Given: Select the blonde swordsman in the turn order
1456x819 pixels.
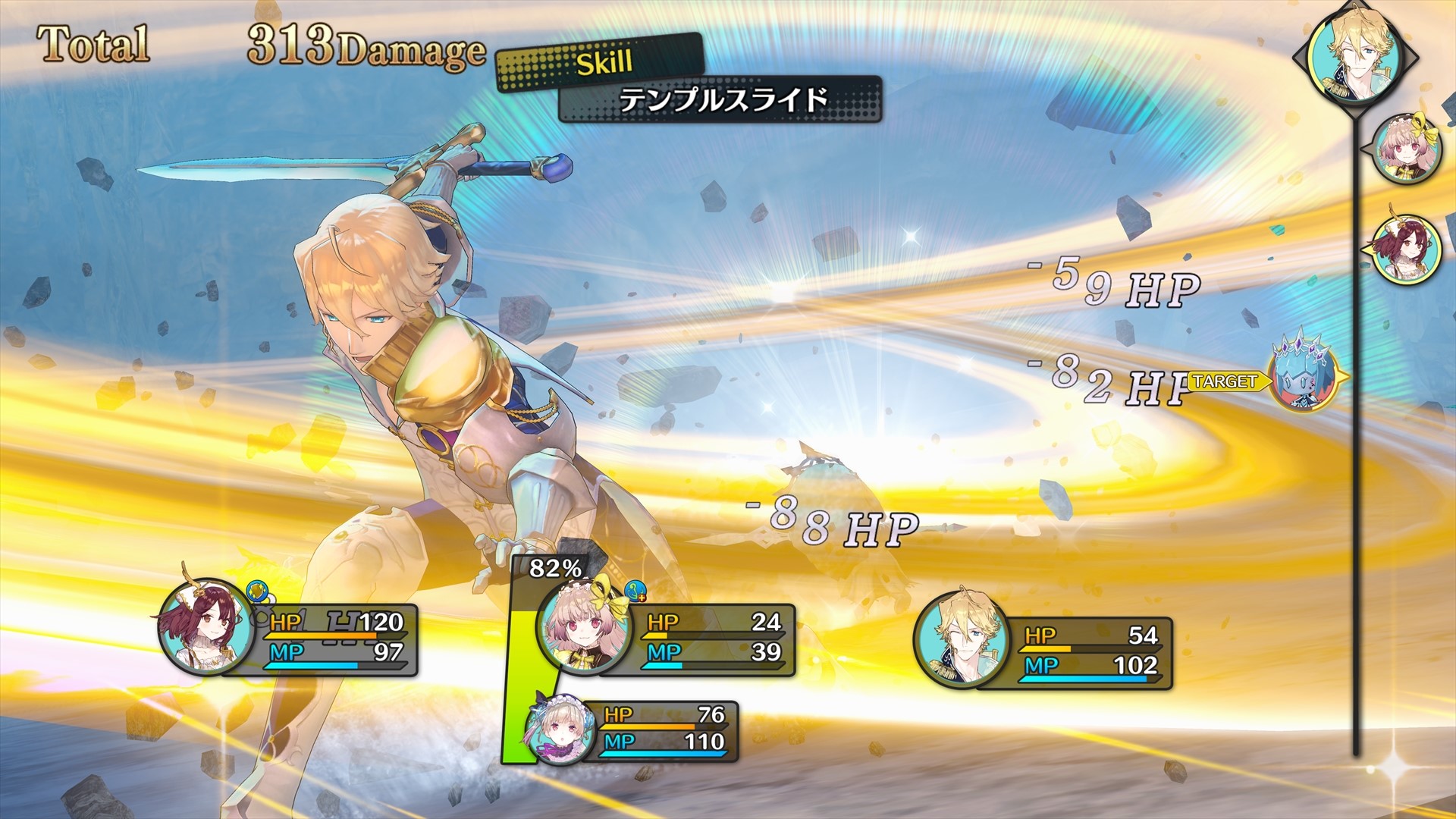Looking at the screenshot, I should (x=1357, y=55).
